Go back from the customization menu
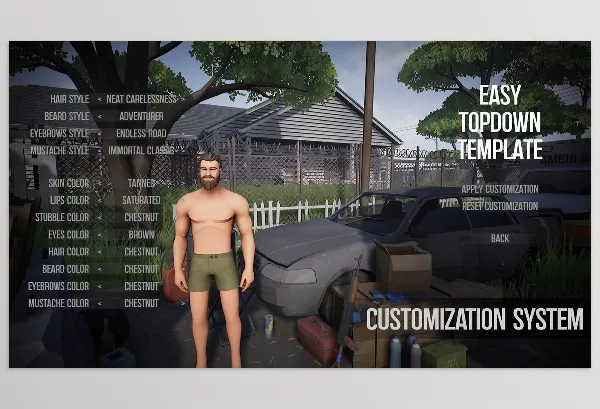The width and height of the screenshot is (600, 409). tap(500, 238)
